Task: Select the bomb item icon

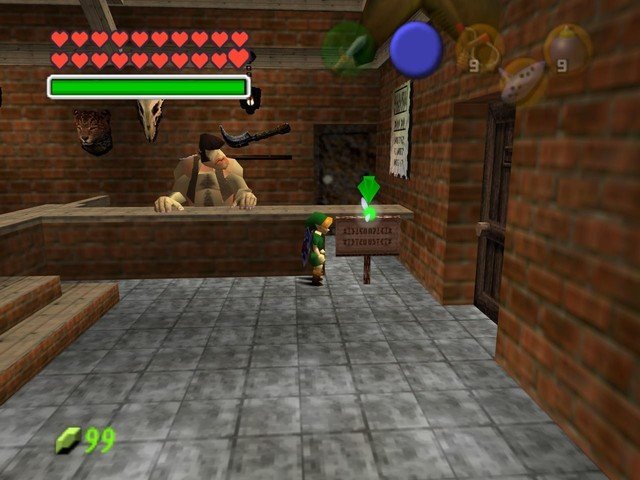Action: 566,47
